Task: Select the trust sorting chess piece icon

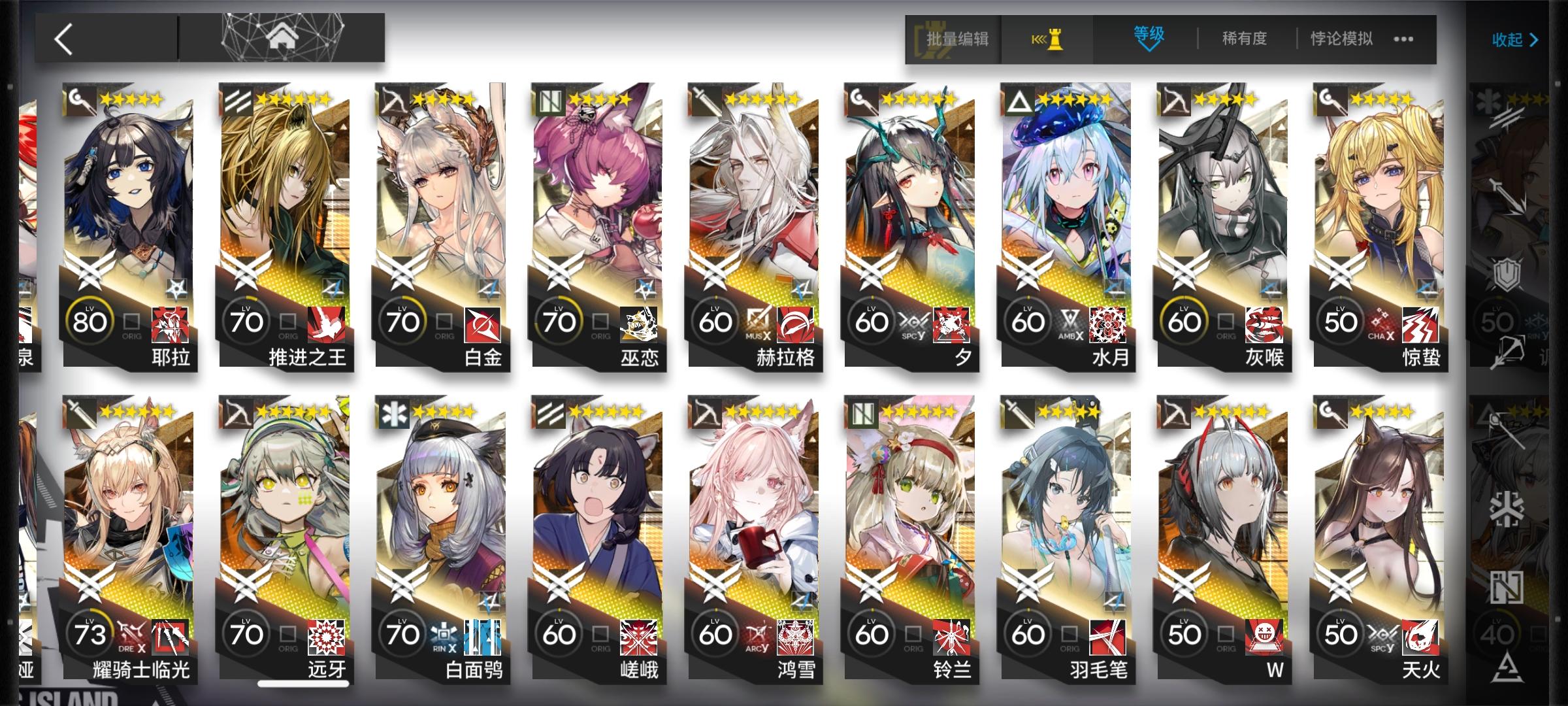Action: point(1047,39)
